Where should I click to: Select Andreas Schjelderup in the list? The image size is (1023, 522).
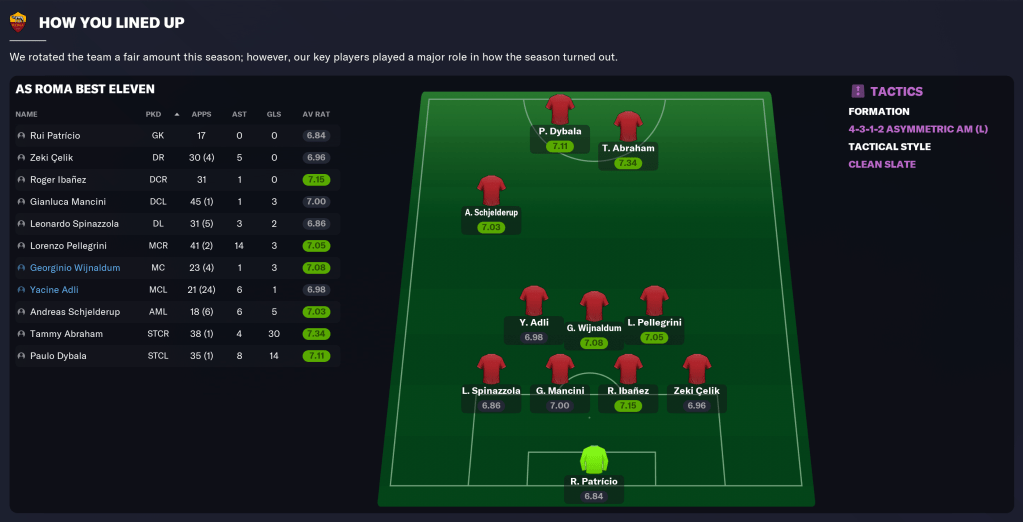pos(74,312)
